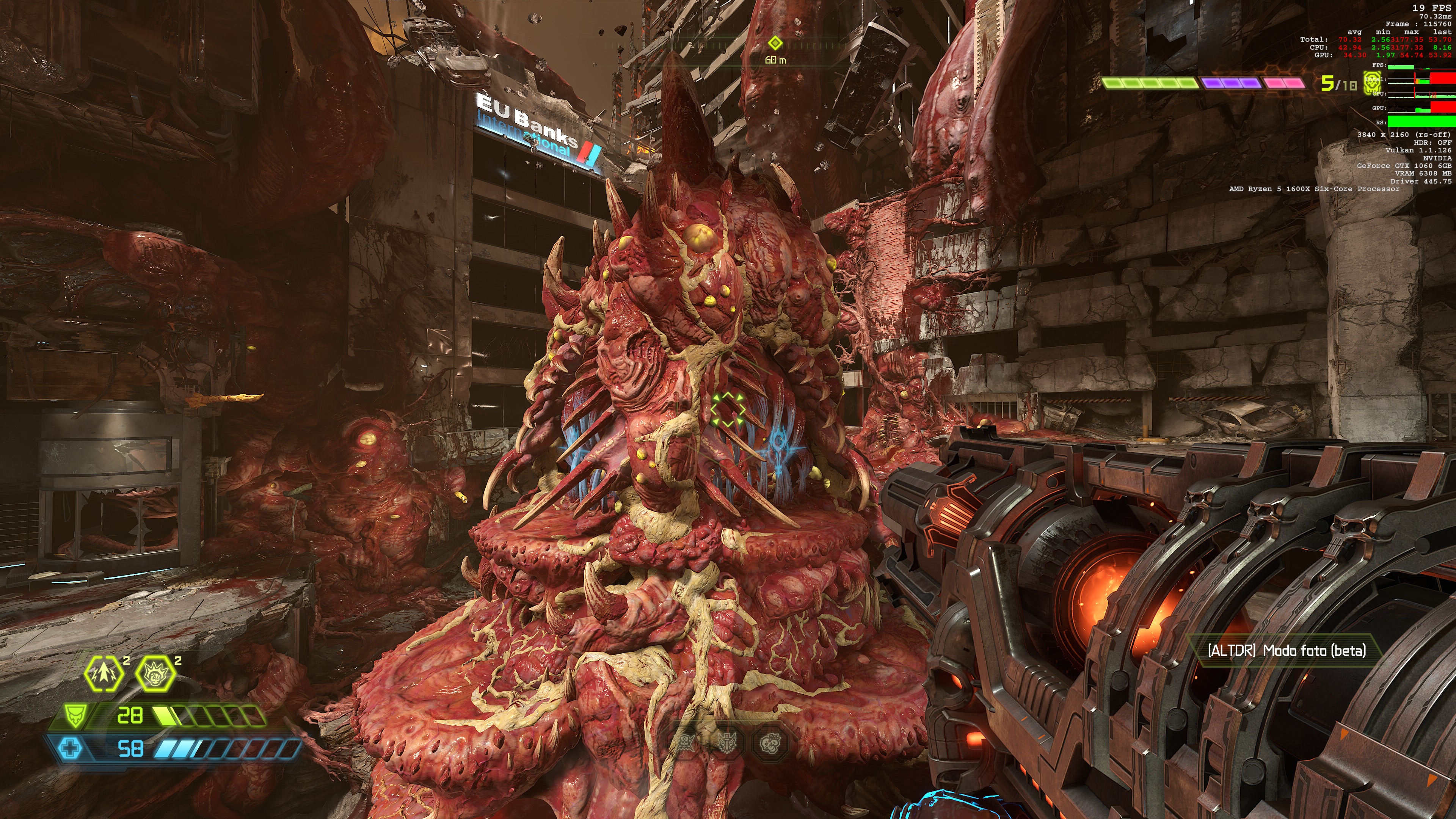Open Modo foto (beta)
Viewport: 1456px width, 819px height.
(x=1287, y=651)
